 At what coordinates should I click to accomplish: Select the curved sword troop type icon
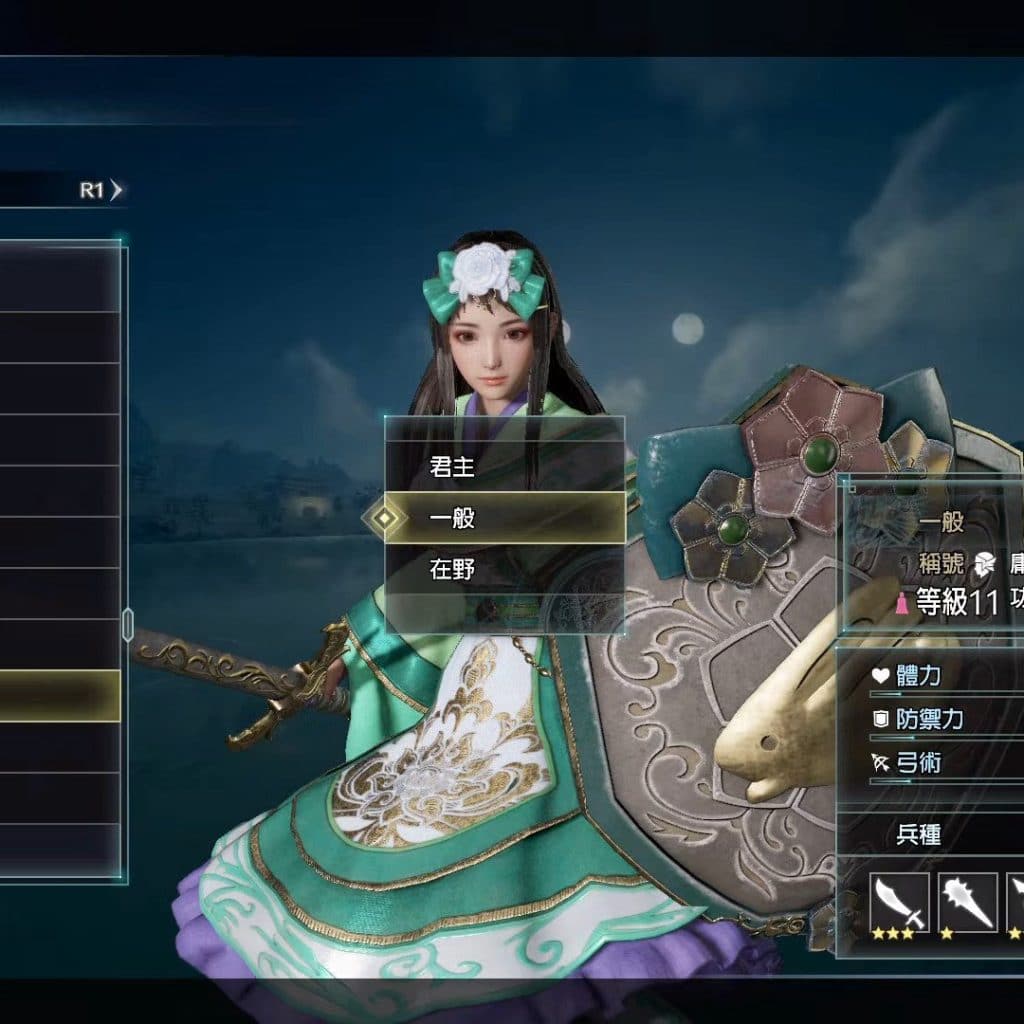click(x=899, y=902)
